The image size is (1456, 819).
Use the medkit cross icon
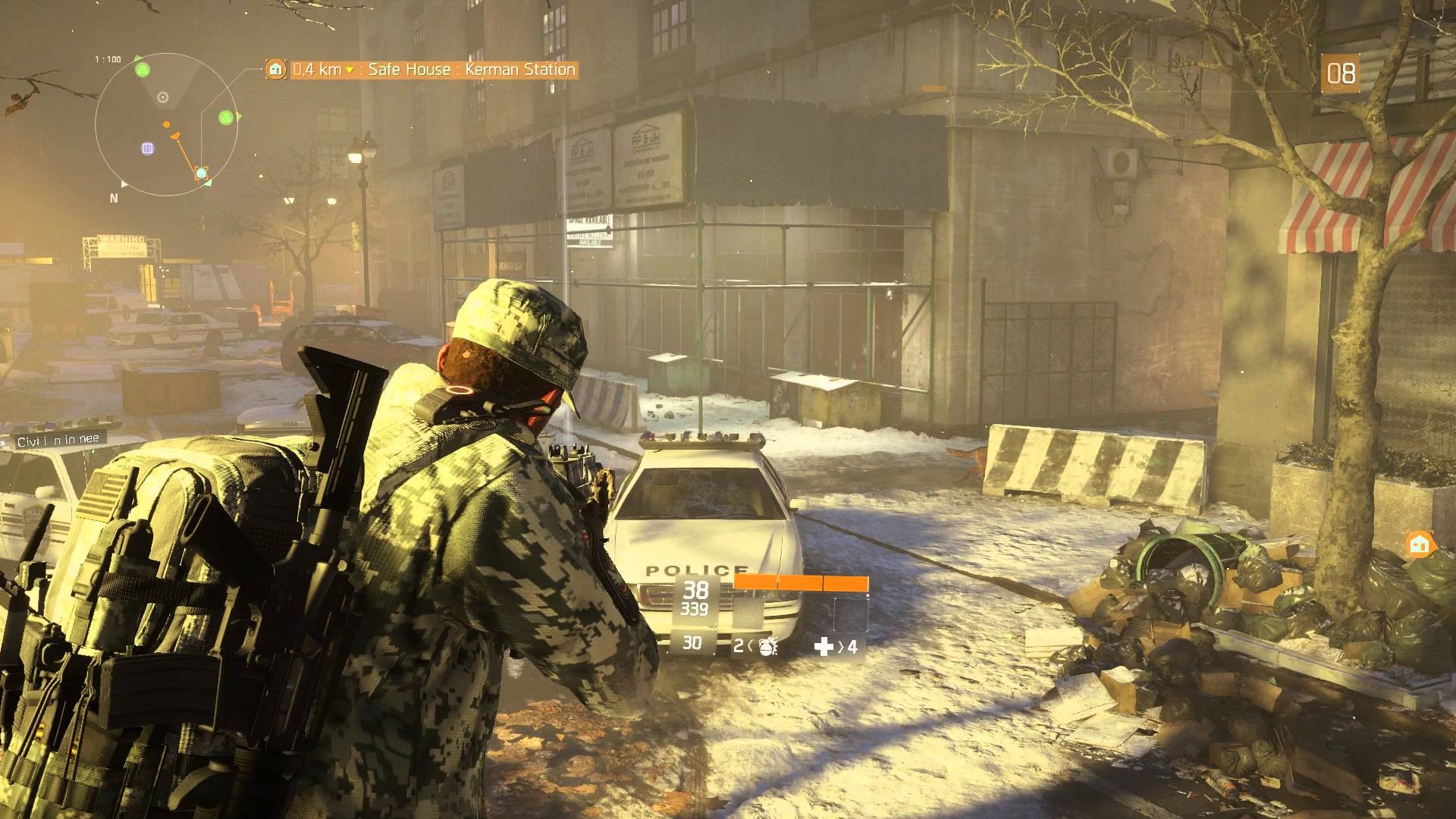point(823,647)
